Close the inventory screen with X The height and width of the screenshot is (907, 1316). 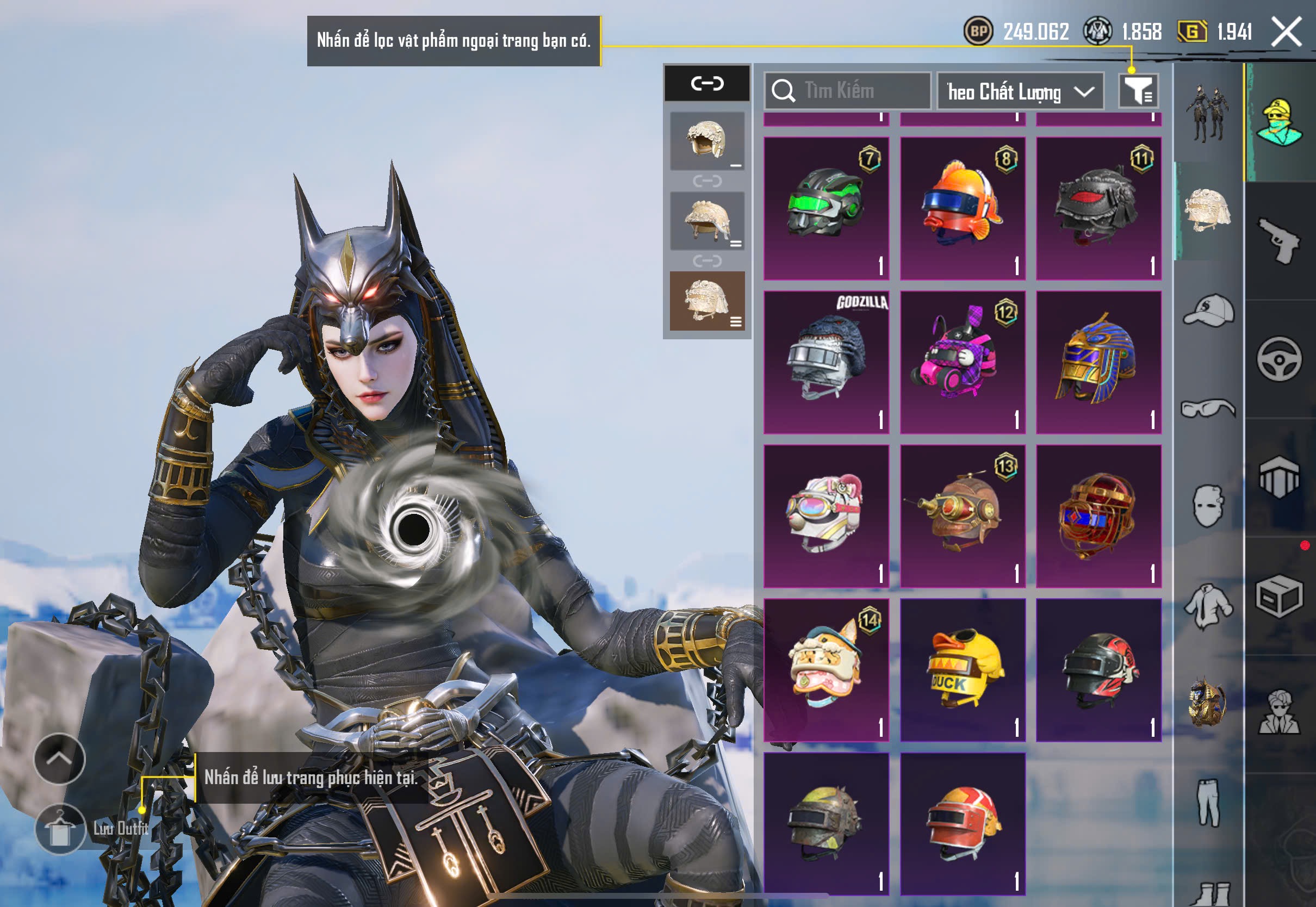[x=1287, y=32]
